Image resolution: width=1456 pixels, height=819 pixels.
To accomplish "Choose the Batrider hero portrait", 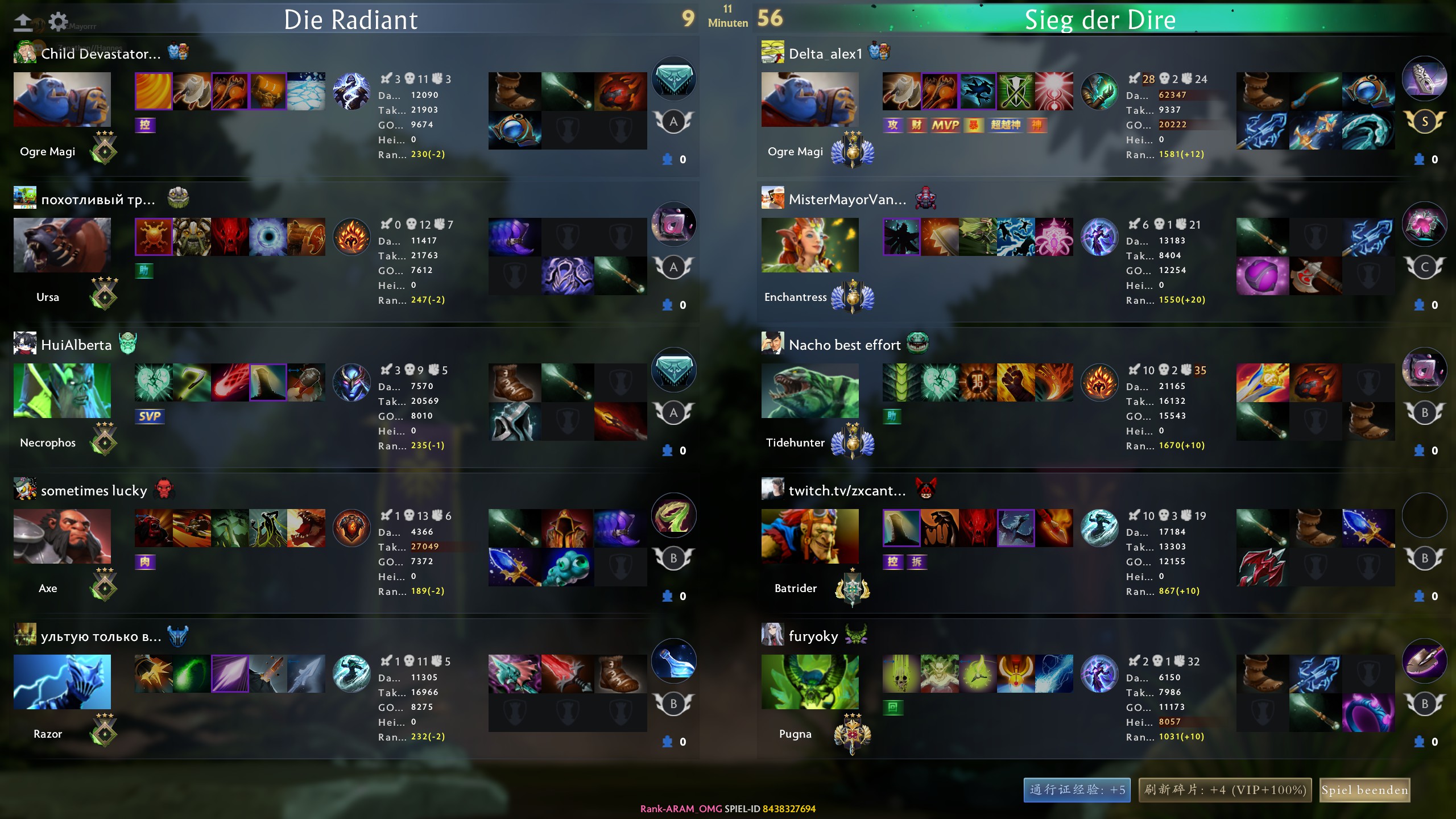I will (810, 536).
